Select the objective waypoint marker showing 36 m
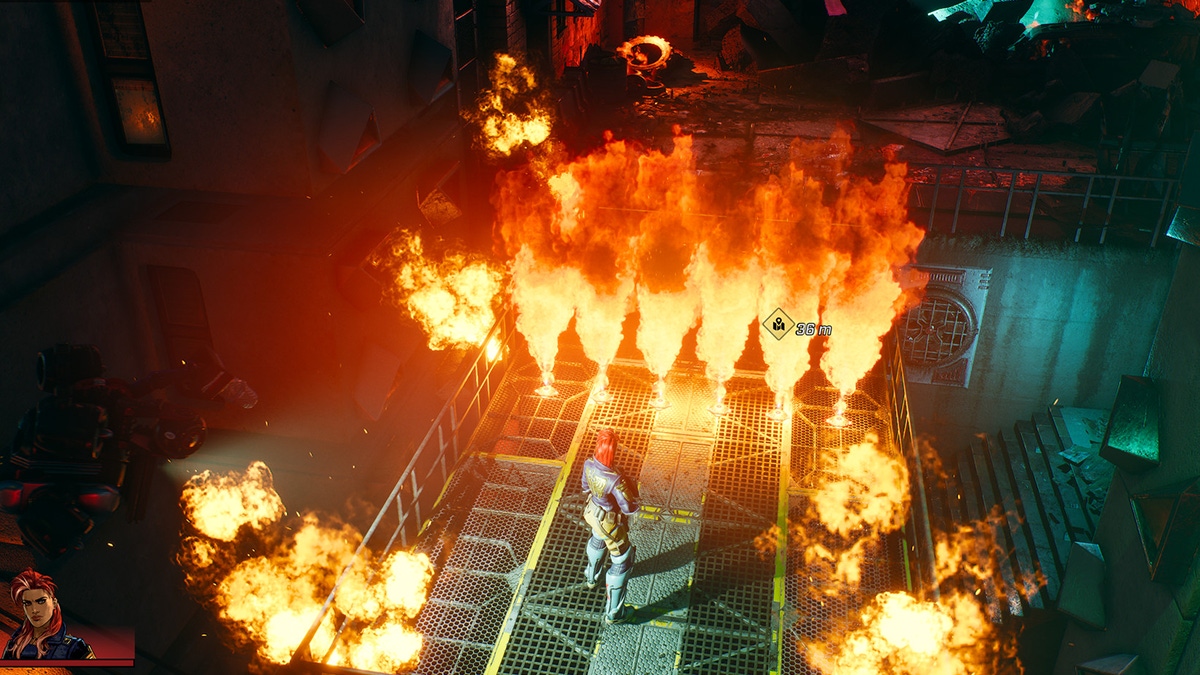This screenshot has height=675, width=1200. (x=778, y=325)
